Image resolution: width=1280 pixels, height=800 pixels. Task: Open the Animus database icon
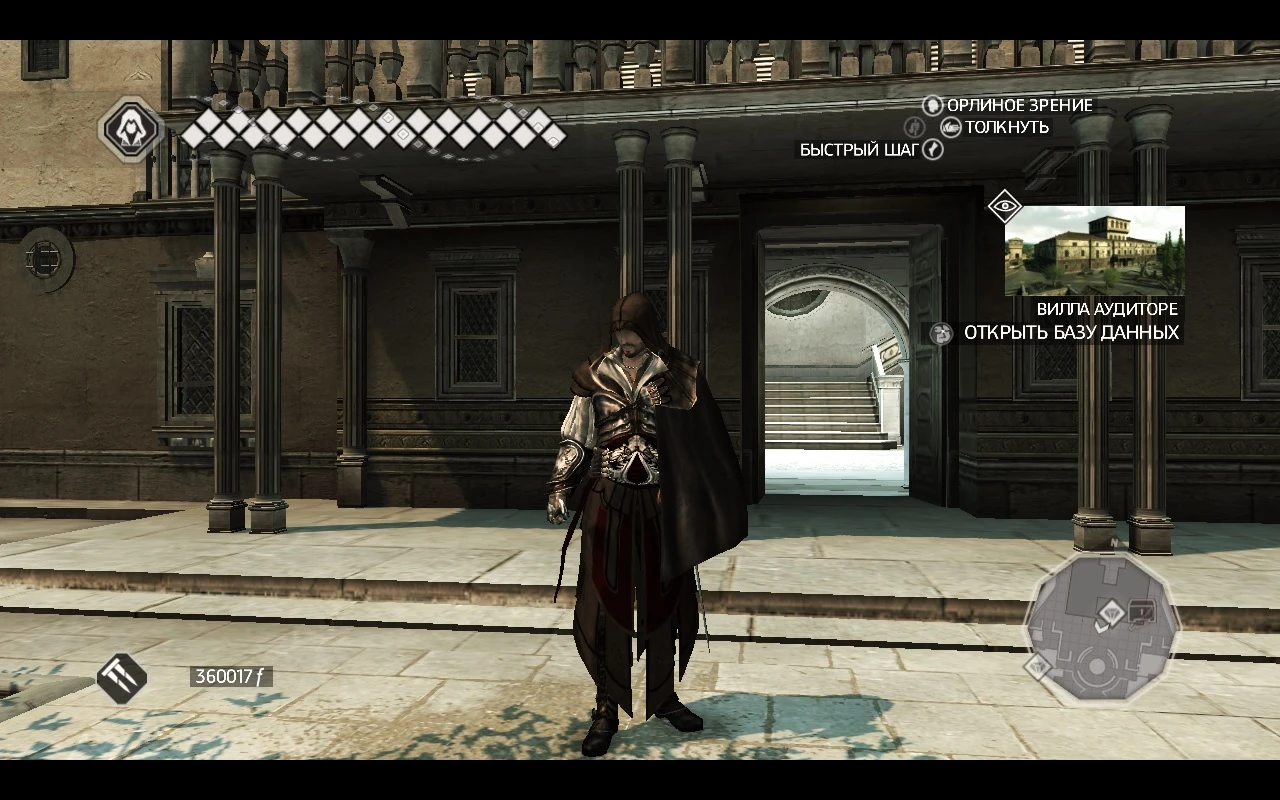(940, 333)
